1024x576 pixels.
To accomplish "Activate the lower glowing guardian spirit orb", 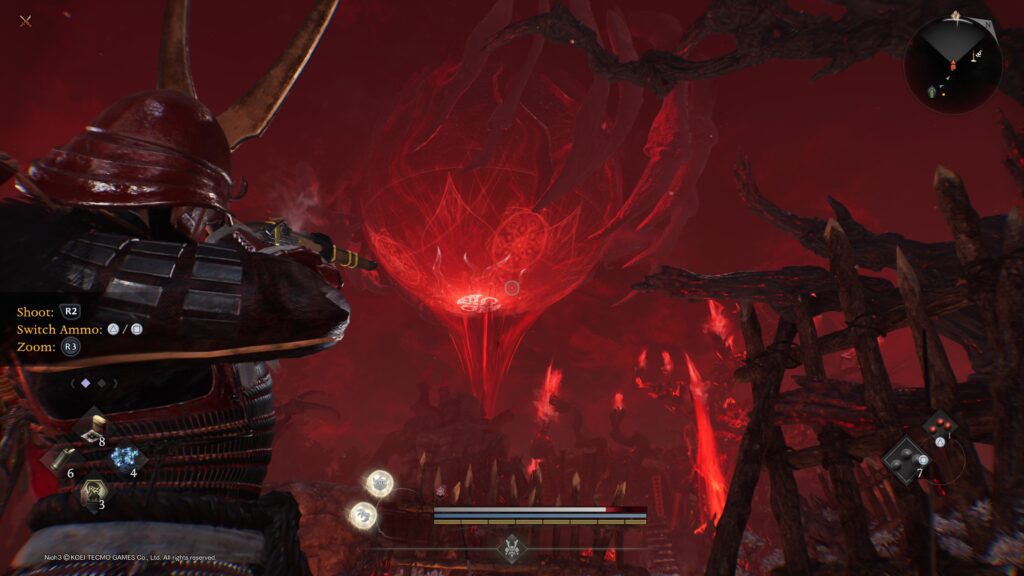I will point(362,515).
